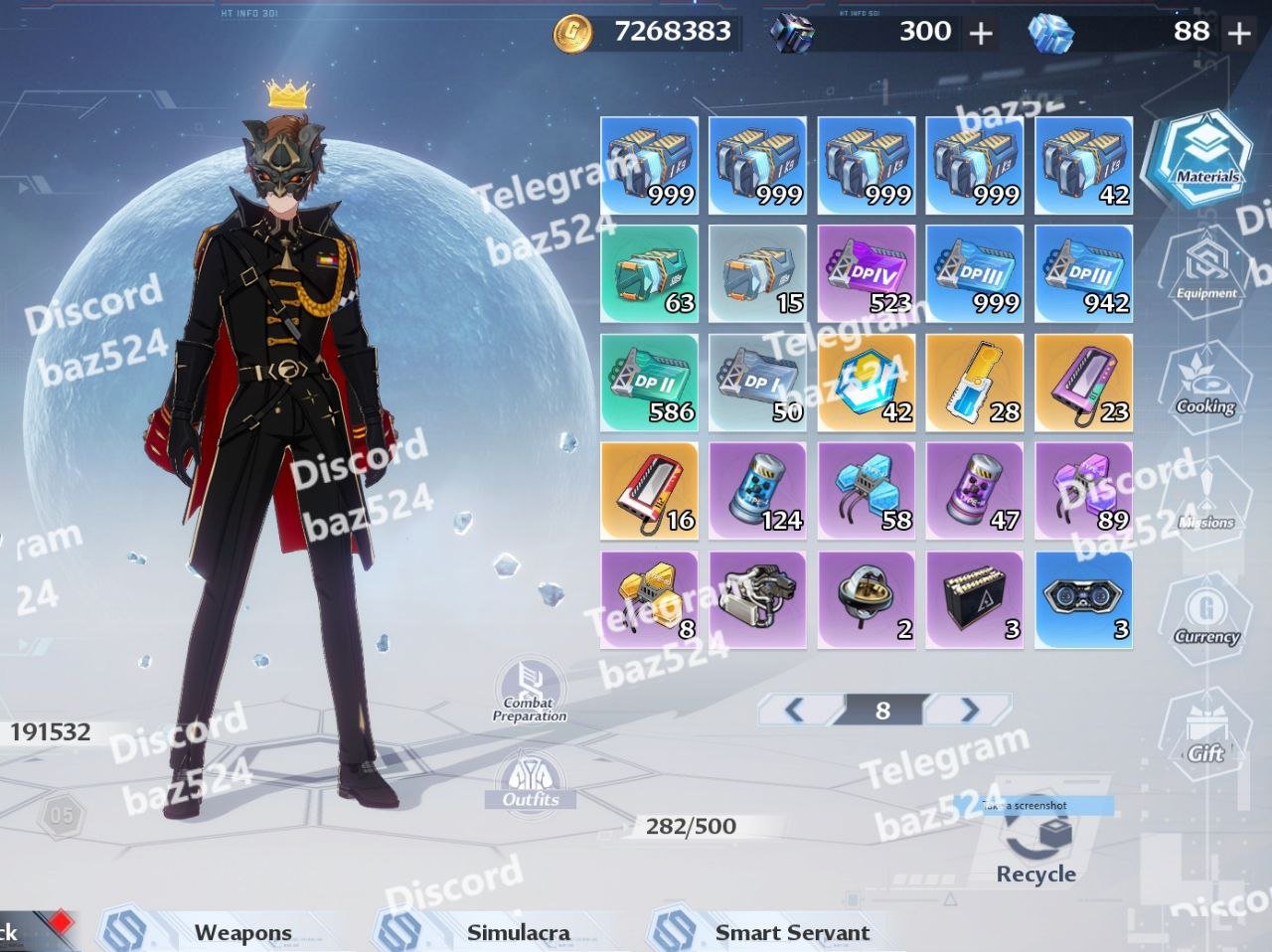Go to the previous backpack page
Image resolution: width=1272 pixels, height=952 pixels.
(x=795, y=710)
